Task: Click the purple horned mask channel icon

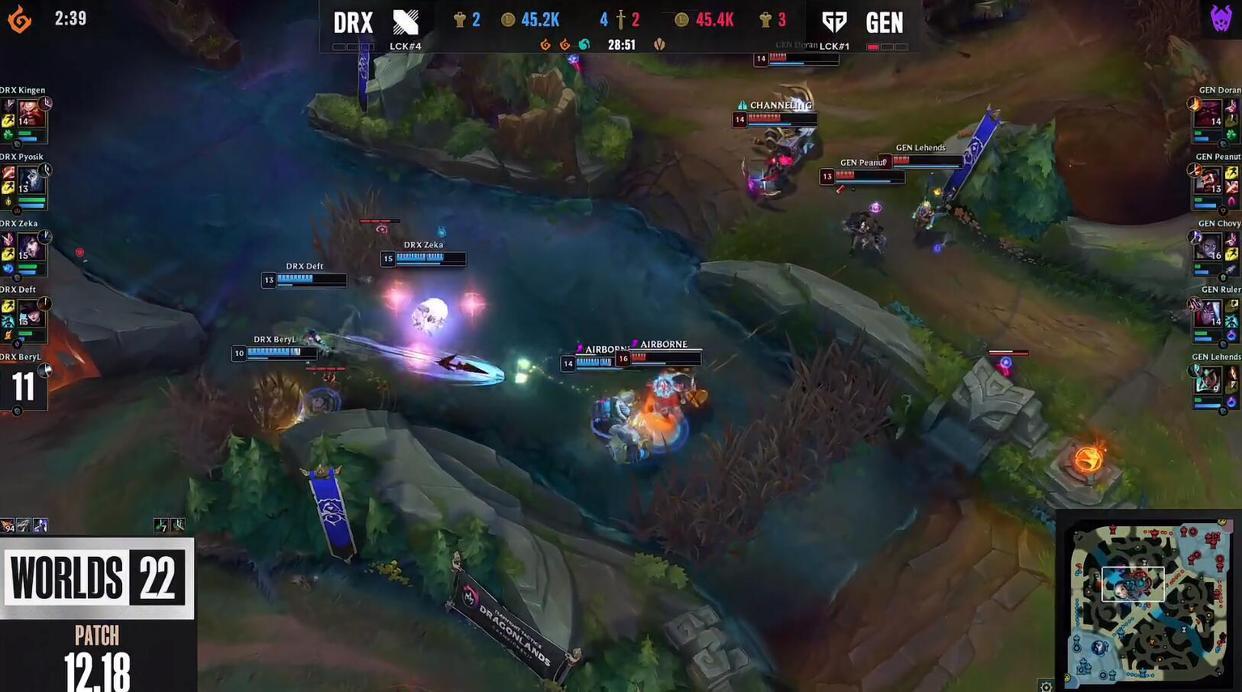Action: tap(1221, 19)
